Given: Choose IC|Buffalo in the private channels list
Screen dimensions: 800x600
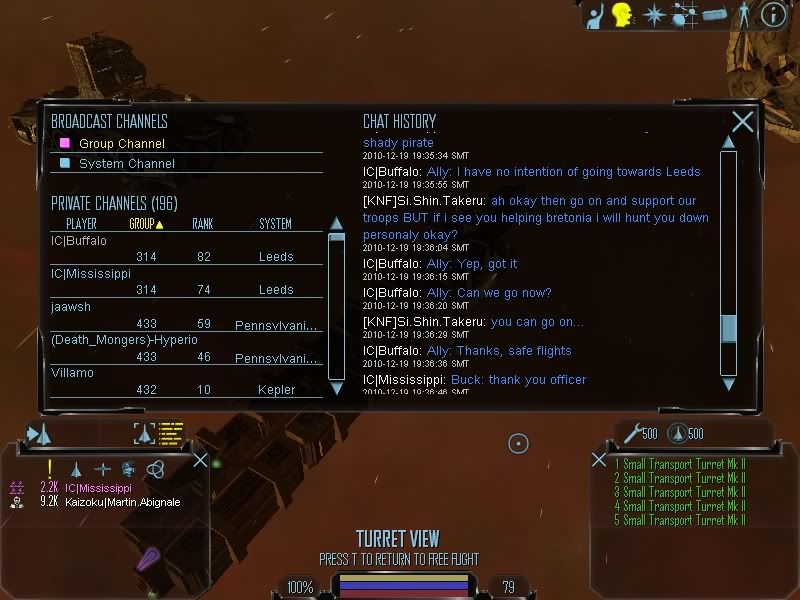Looking at the screenshot, I should (79, 241).
